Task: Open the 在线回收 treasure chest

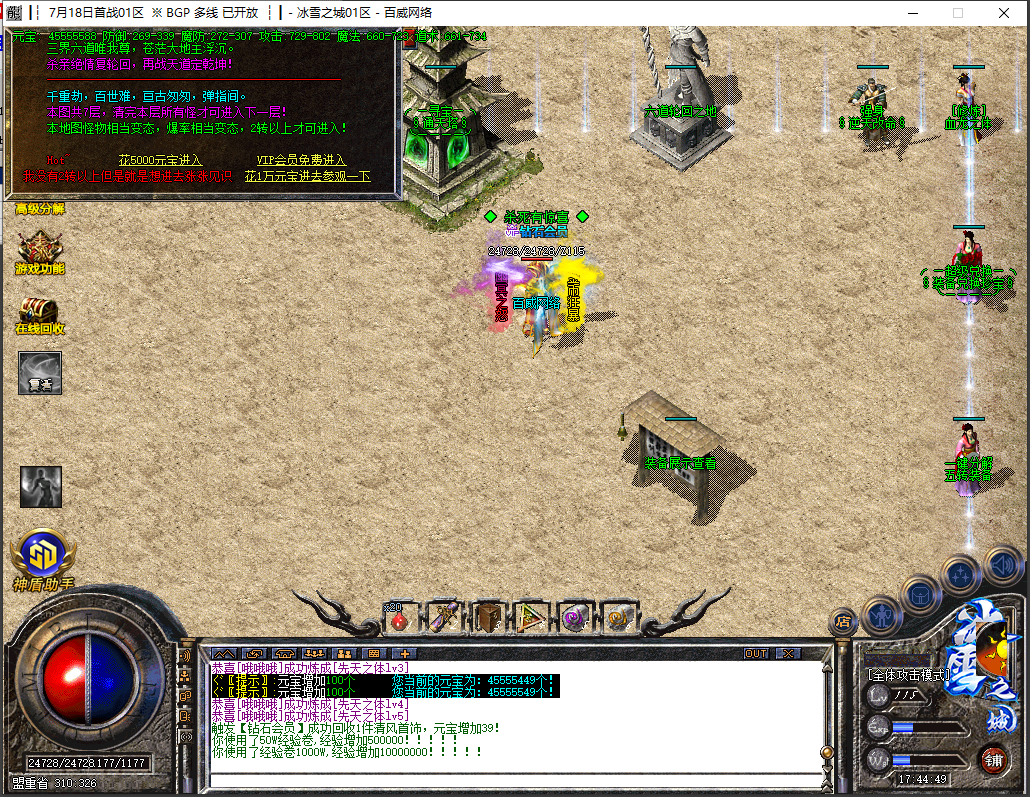Action: tap(39, 315)
